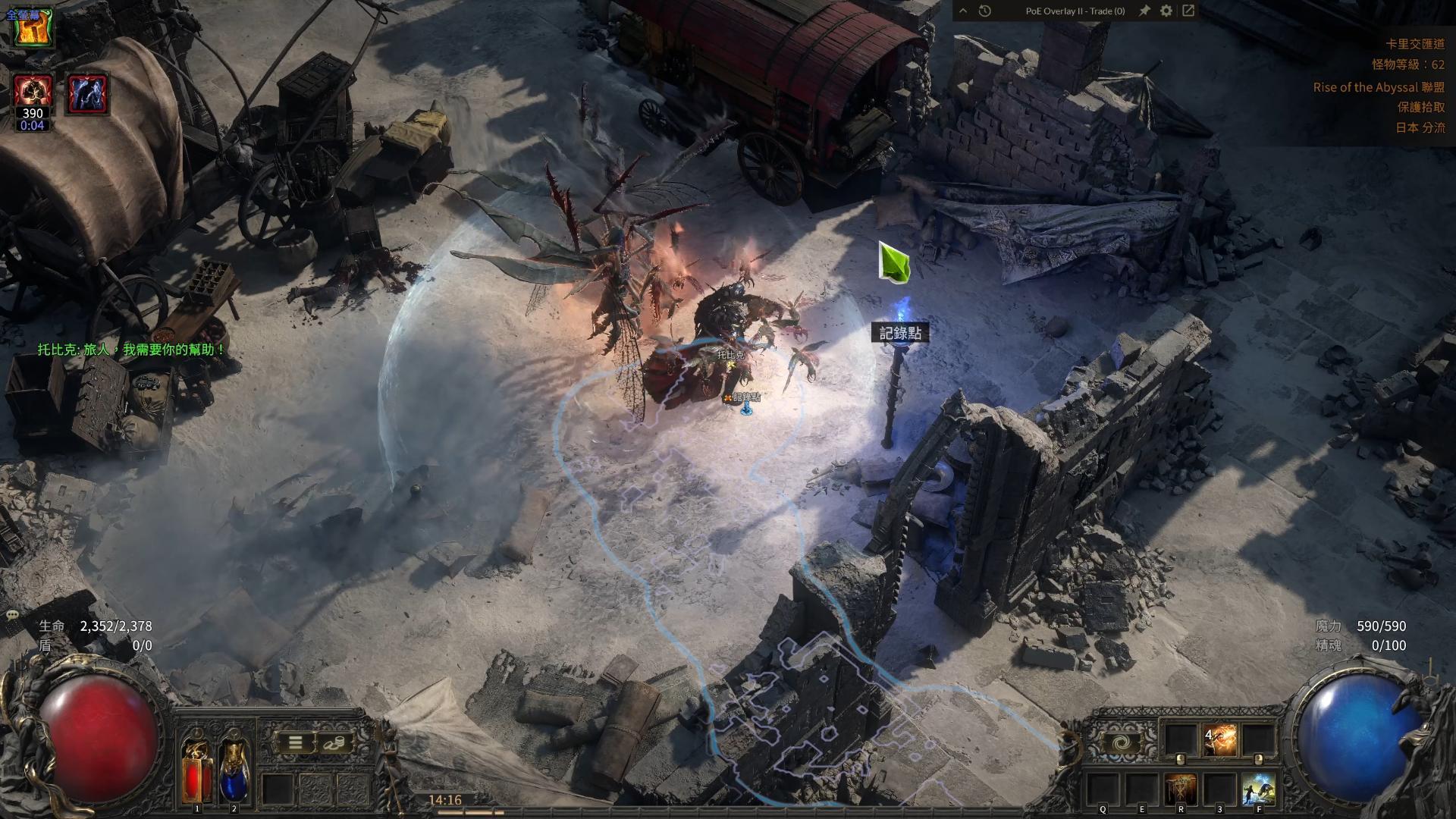Click the swirl portal button
1456x819 pixels.
pyautogui.click(x=1120, y=743)
